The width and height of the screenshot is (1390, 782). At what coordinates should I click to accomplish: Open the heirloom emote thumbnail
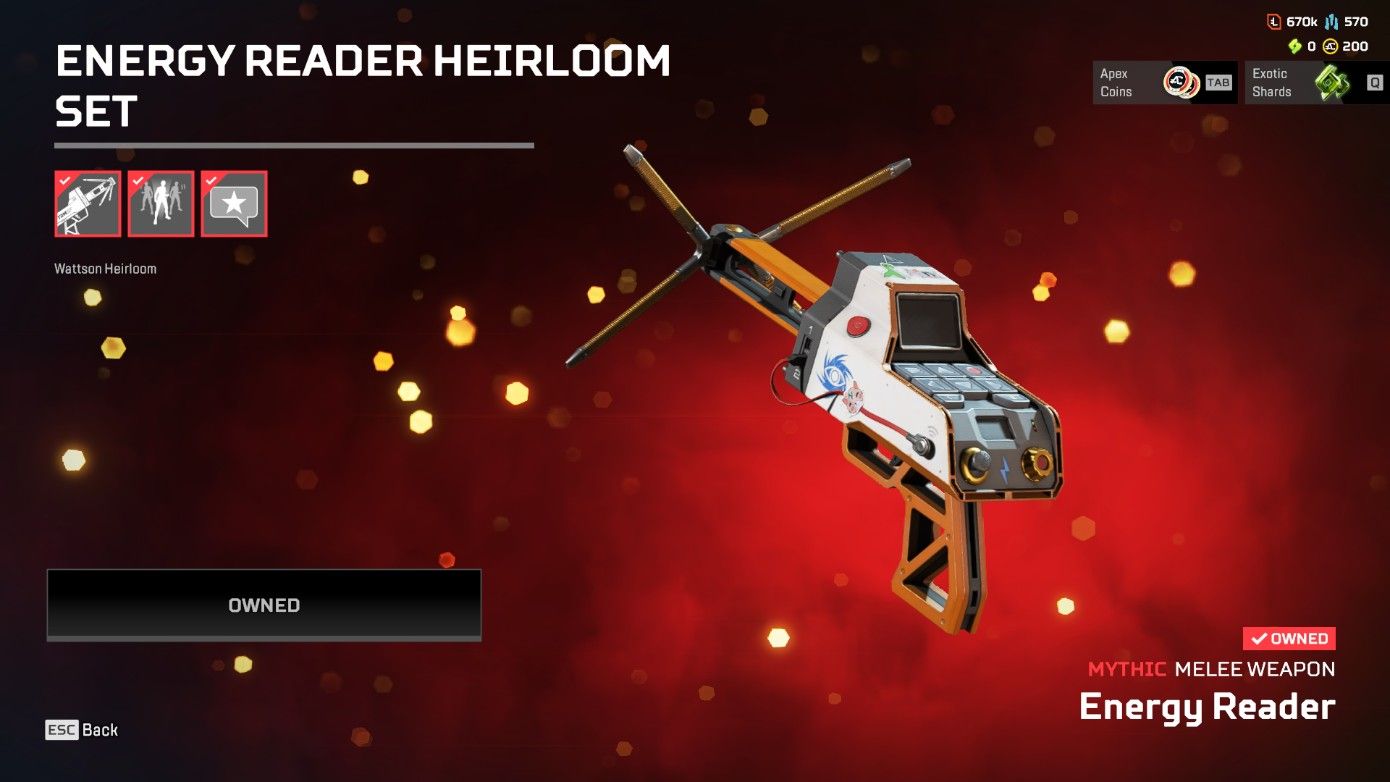pyautogui.click(x=160, y=203)
